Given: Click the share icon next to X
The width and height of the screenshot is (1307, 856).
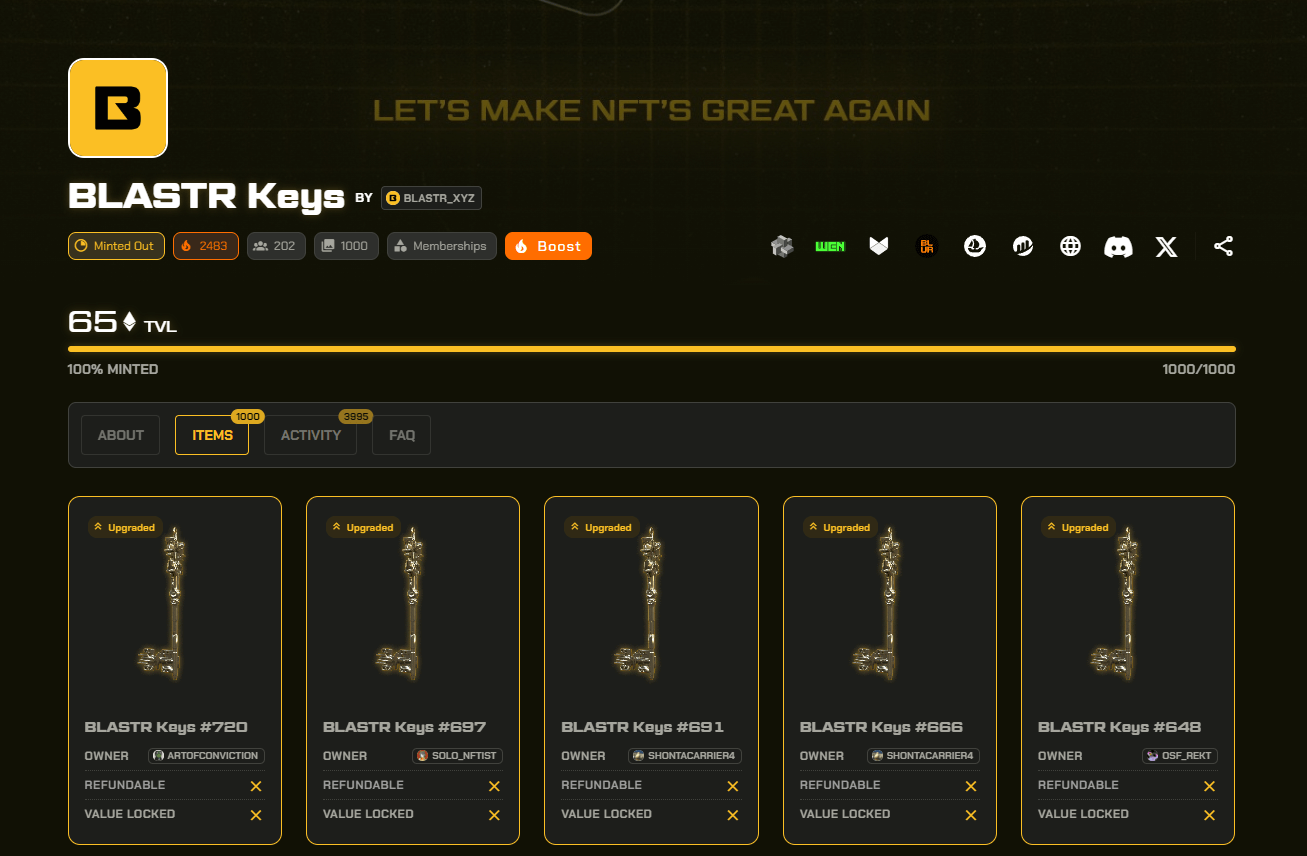Looking at the screenshot, I should coord(1223,246).
